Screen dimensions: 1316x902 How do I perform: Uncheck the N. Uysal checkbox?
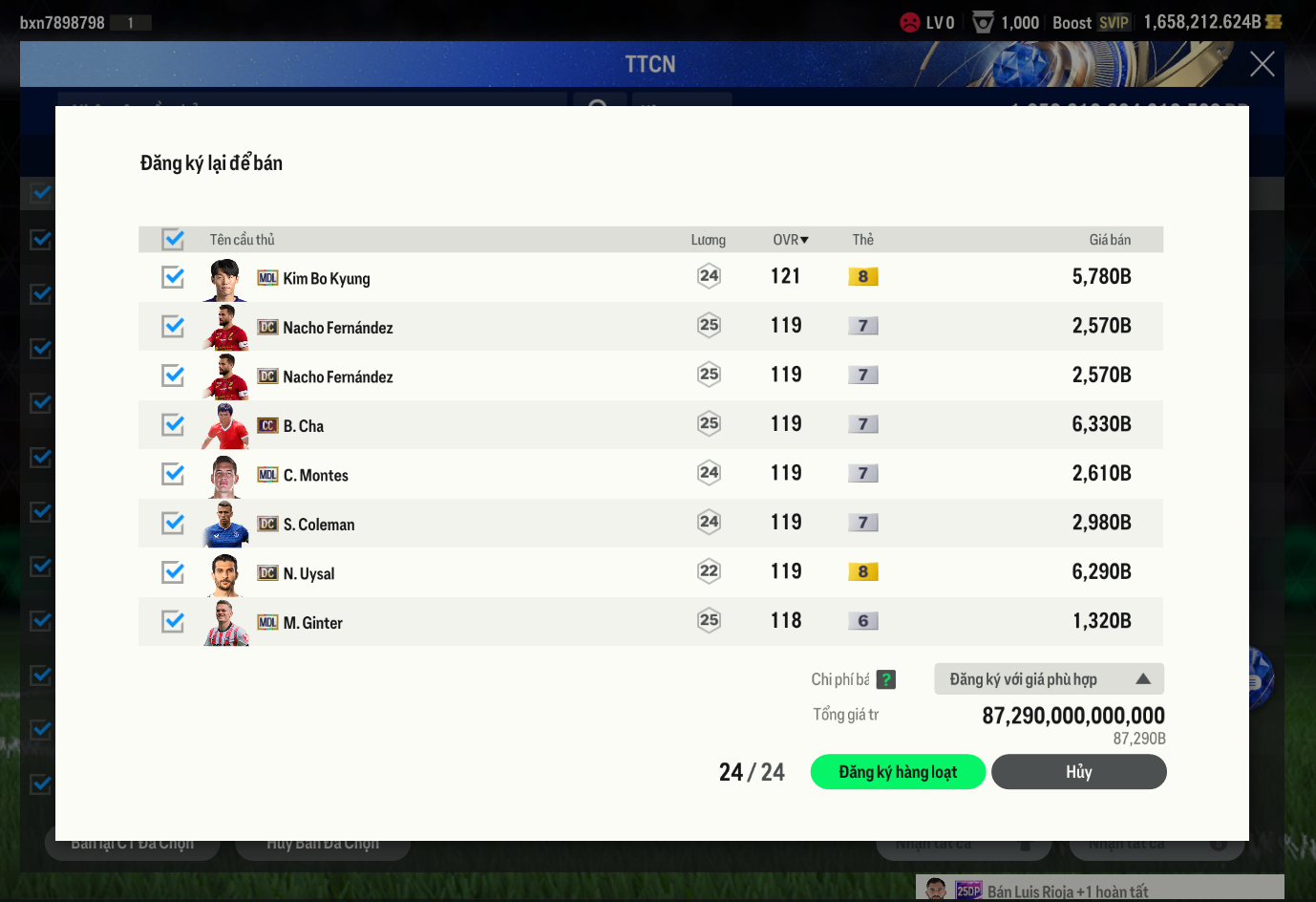173,572
